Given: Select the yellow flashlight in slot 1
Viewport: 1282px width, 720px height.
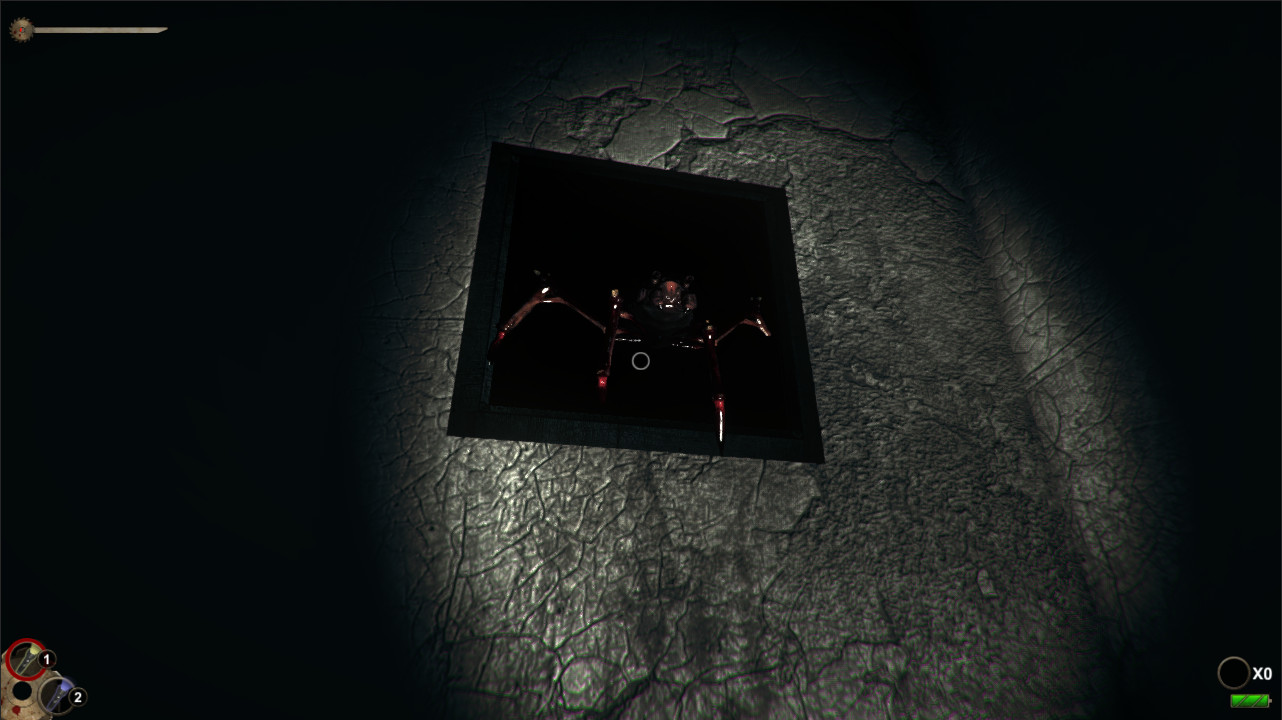Looking at the screenshot, I should [26, 660].
